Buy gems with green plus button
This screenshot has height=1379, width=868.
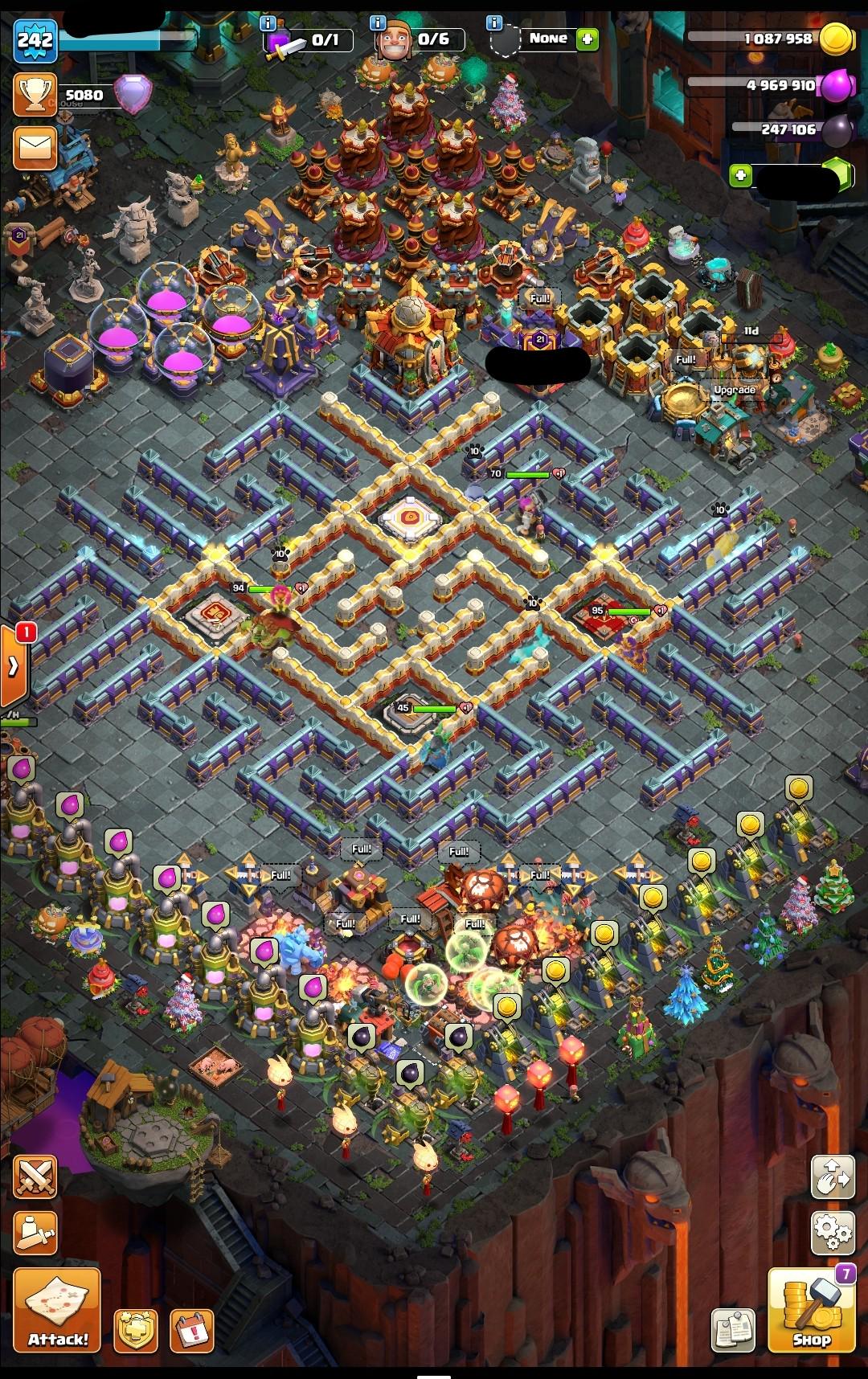point(741,175)
